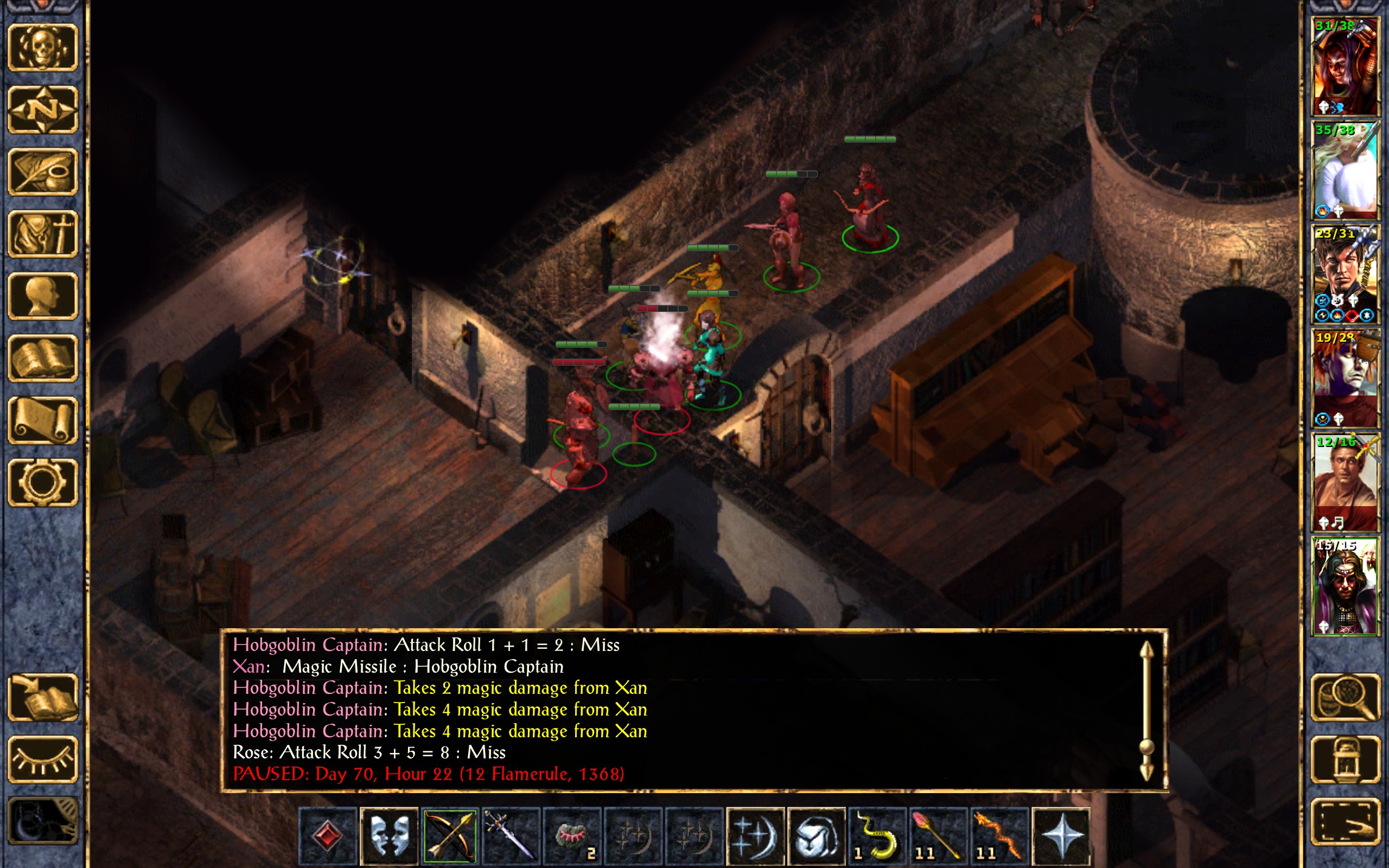Select the bow and arrow weapon slot
The height and width of the screenshot is (868, 1389).
(x=449, y=836)
